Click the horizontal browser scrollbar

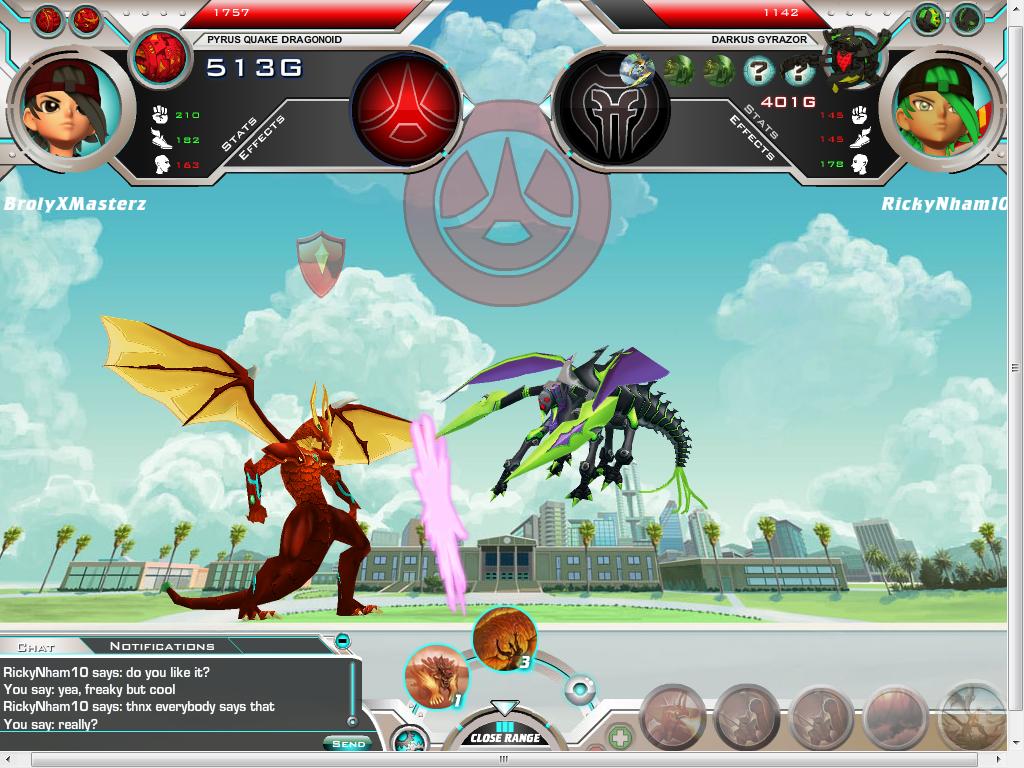point(500,761)
